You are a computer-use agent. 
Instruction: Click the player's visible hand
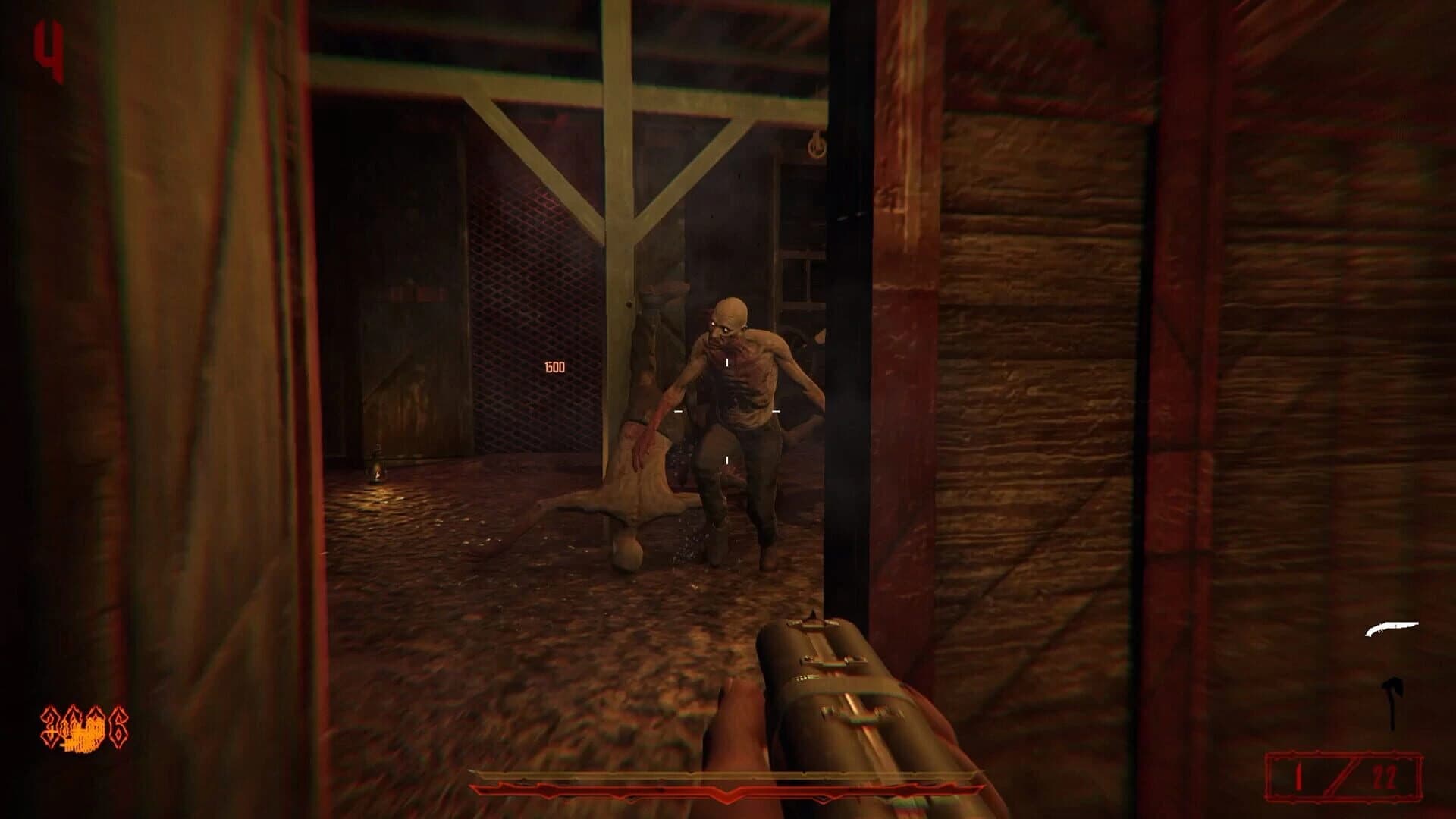pyautogui.click(x=732, y=728)
